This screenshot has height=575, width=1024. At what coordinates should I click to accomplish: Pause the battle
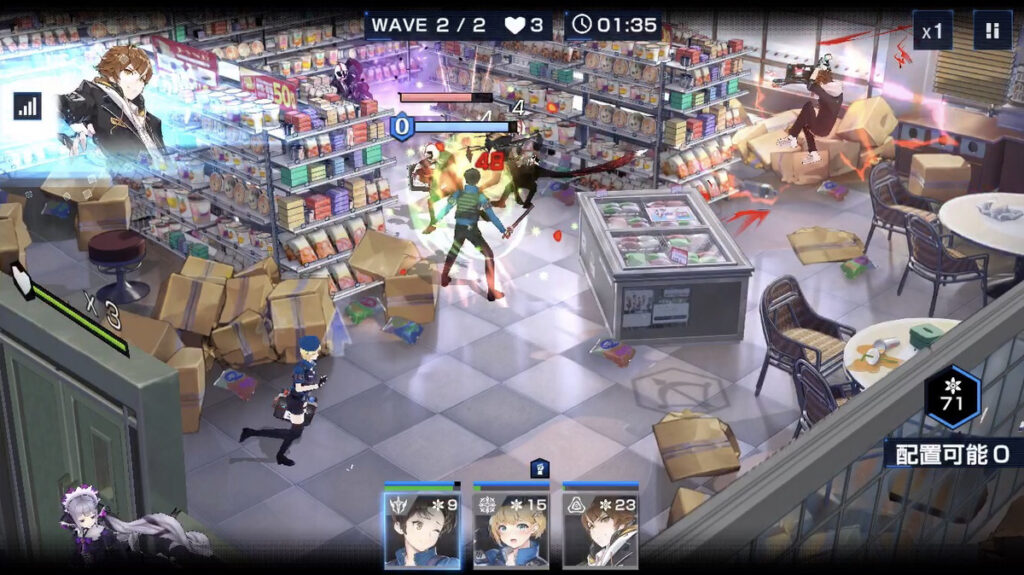pos(992,31)
